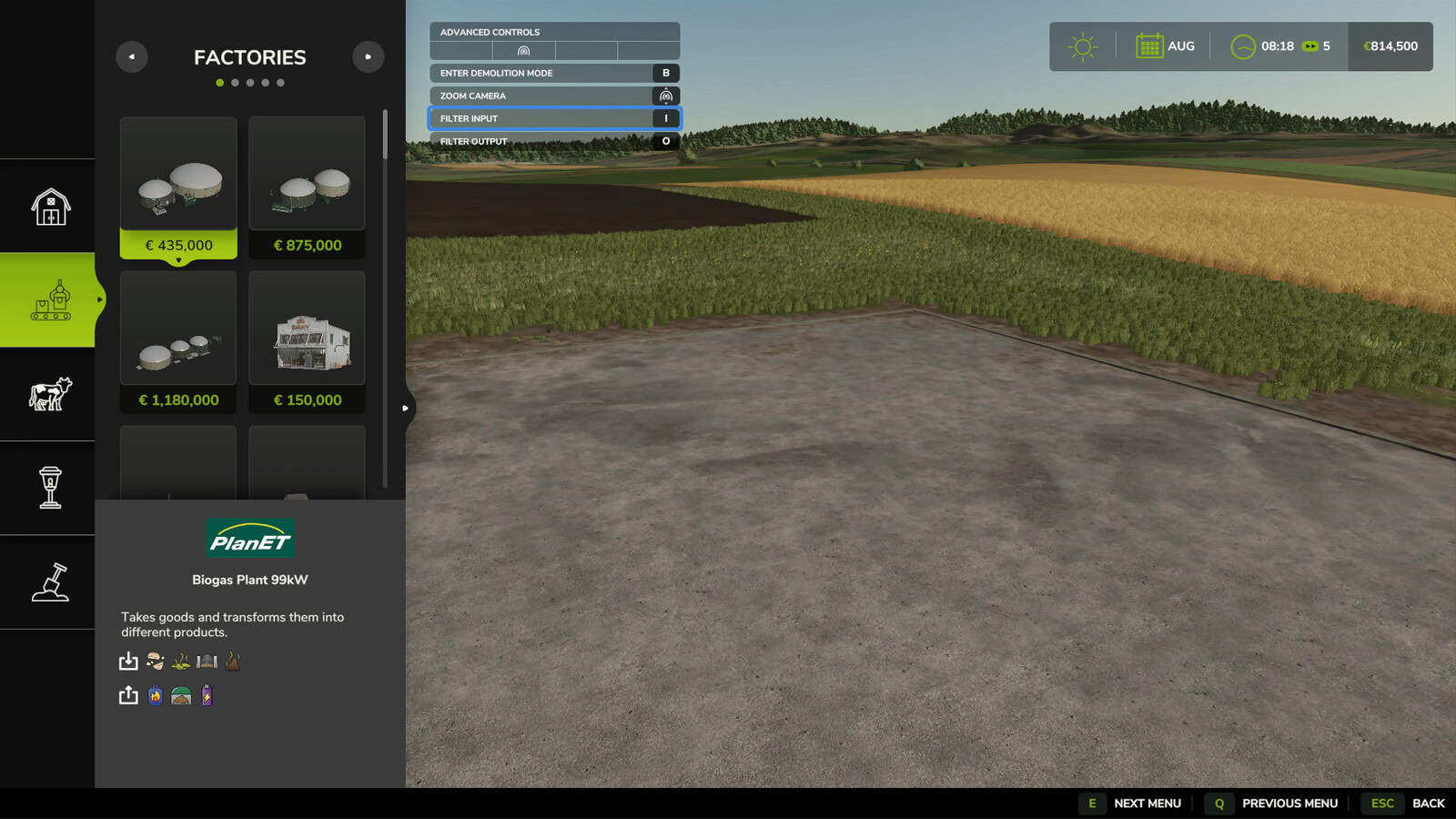Select the Production factory icon in the sidebar
1456x819 pixels.
pos(51,301)
